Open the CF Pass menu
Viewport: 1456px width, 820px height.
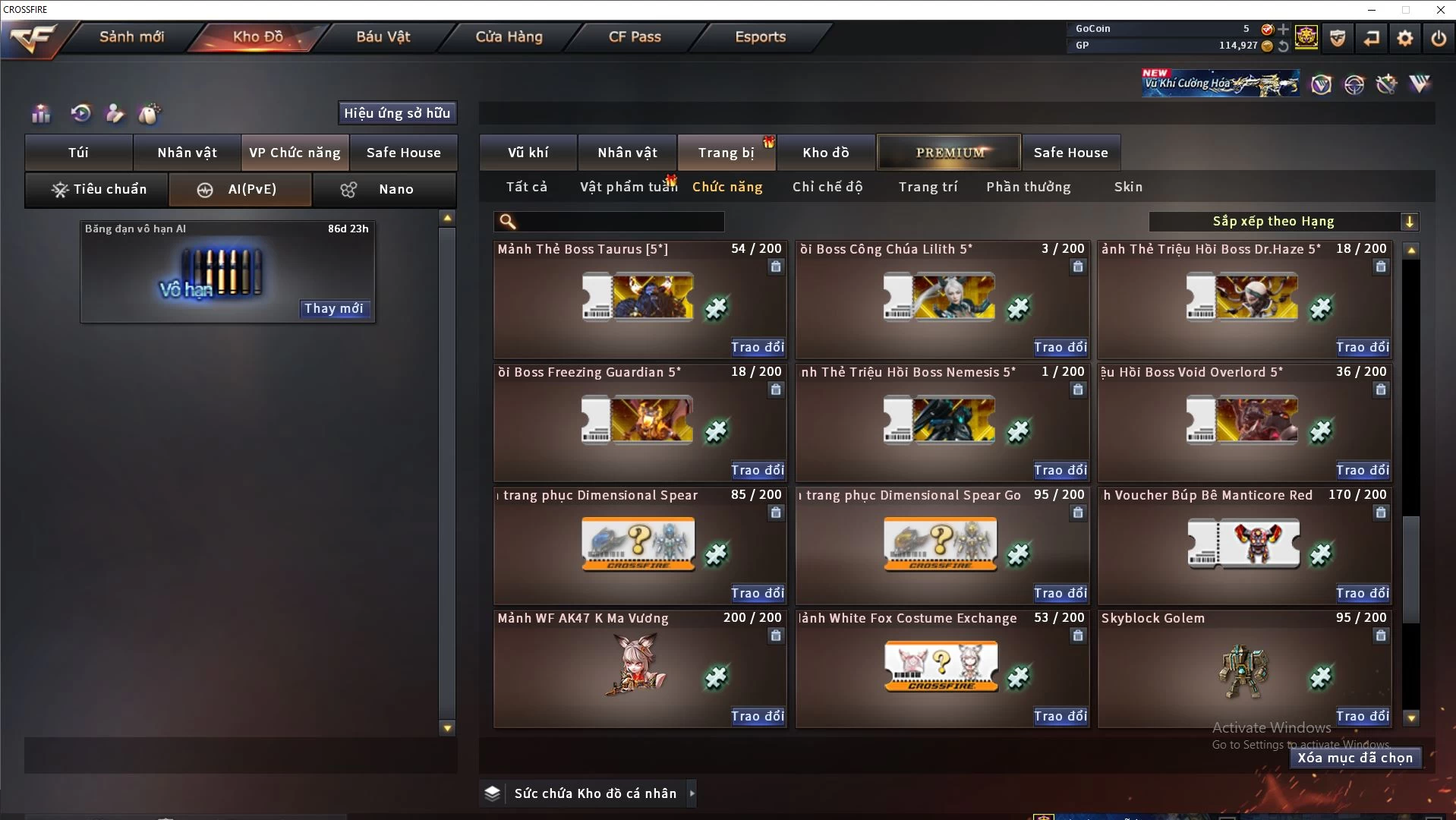(x=635, y=36)
